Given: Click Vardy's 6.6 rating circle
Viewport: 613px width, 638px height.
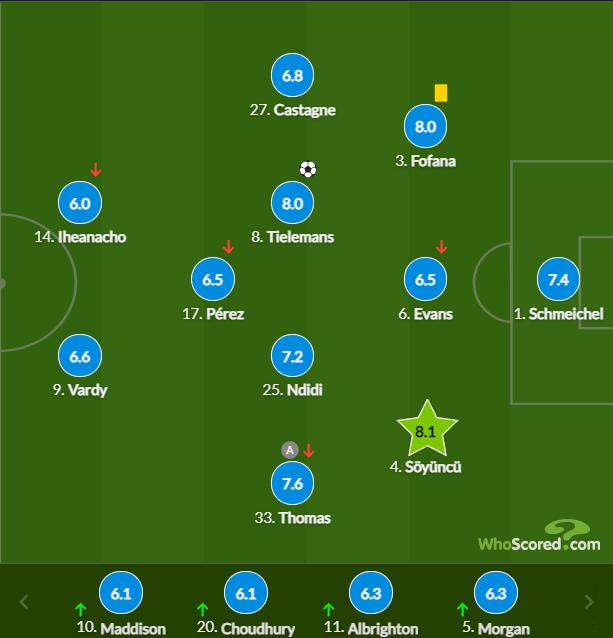Looking at the screenshot, I should coord(80,356).
